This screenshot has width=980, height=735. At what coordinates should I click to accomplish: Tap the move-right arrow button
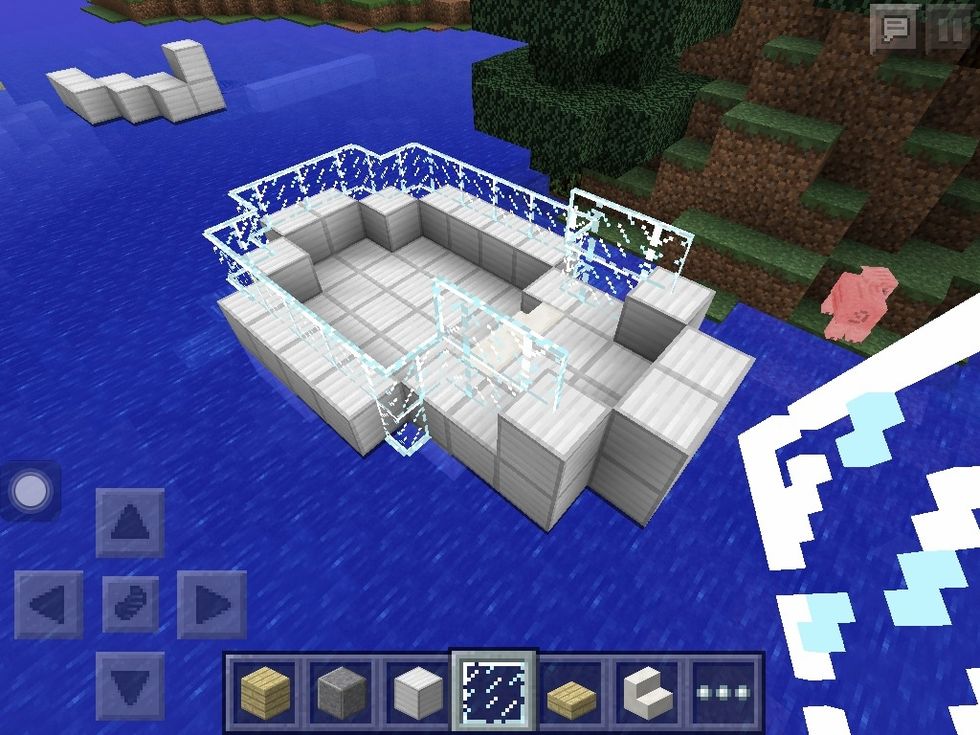click(211, 604)
